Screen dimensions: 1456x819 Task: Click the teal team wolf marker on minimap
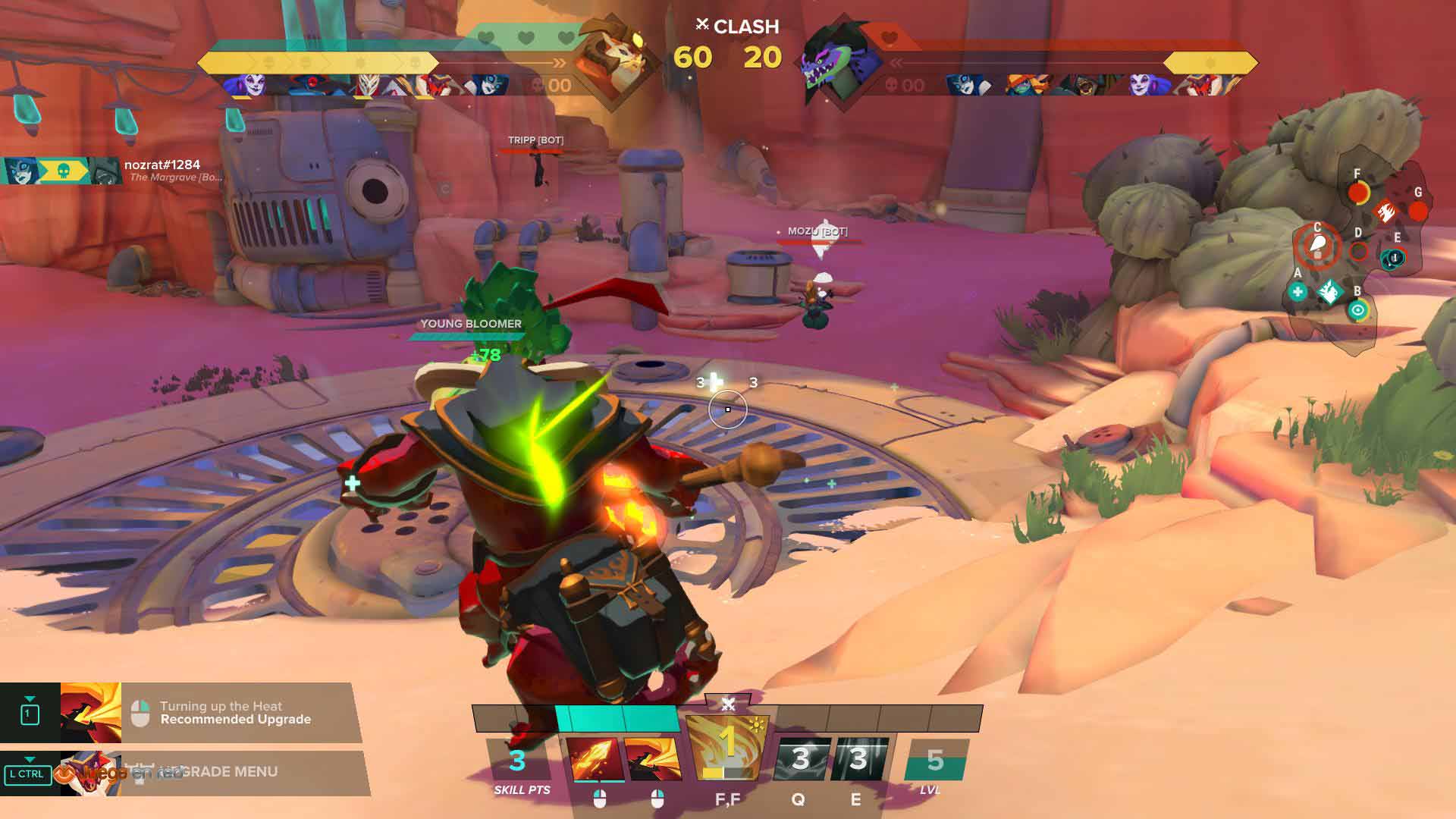coord(1329,291)
